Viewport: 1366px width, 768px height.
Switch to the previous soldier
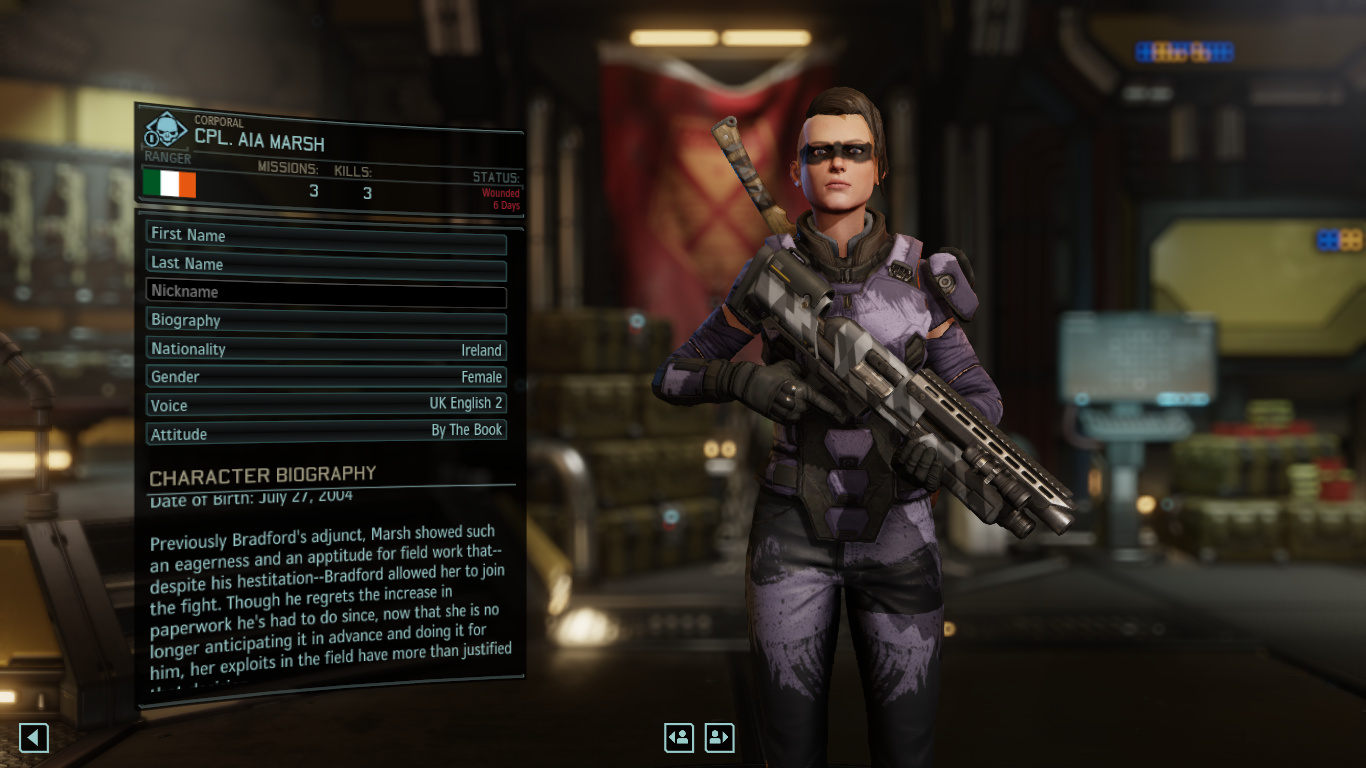pos(679,738)
